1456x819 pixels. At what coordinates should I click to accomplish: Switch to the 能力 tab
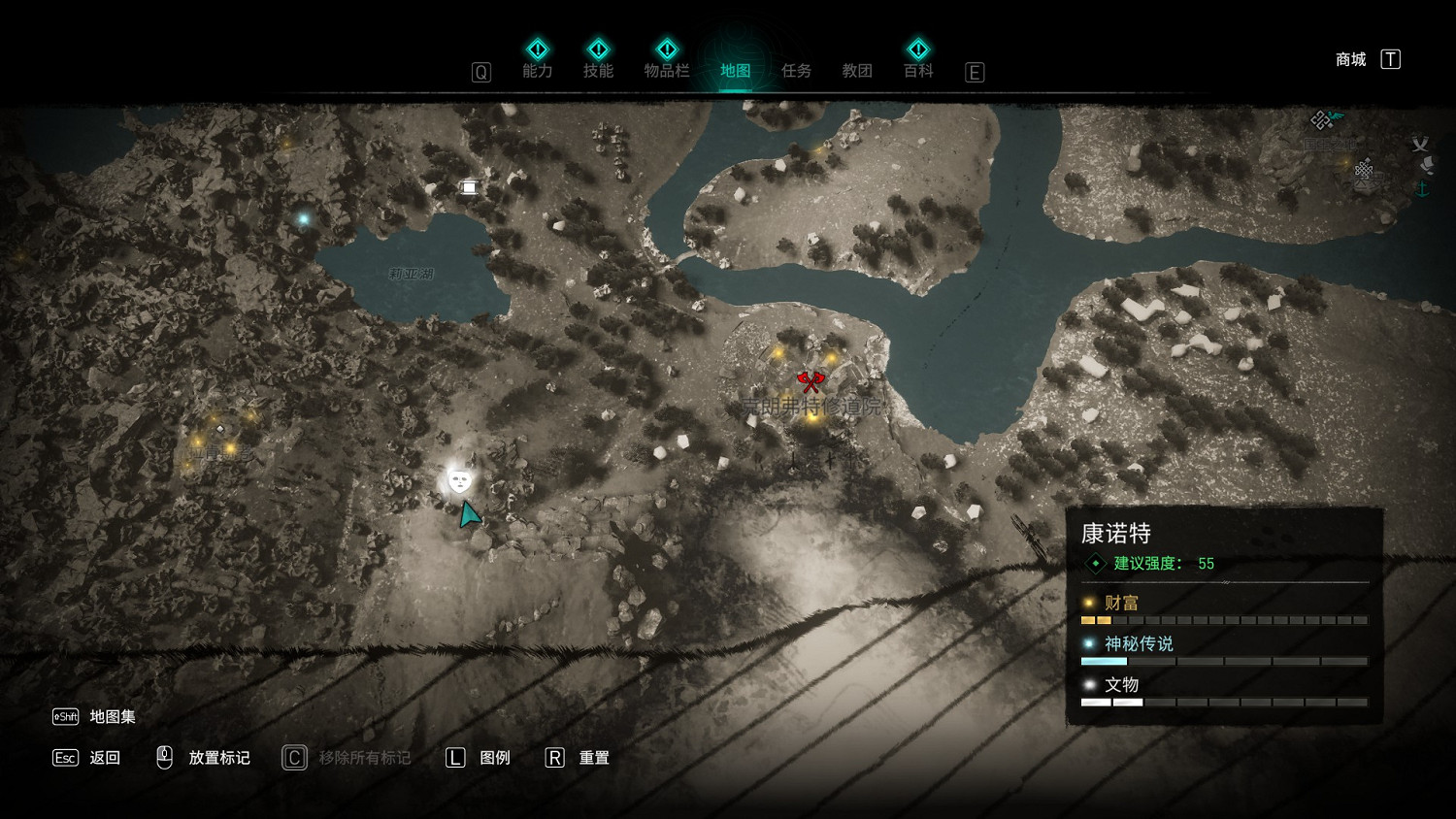click(537, 70)
